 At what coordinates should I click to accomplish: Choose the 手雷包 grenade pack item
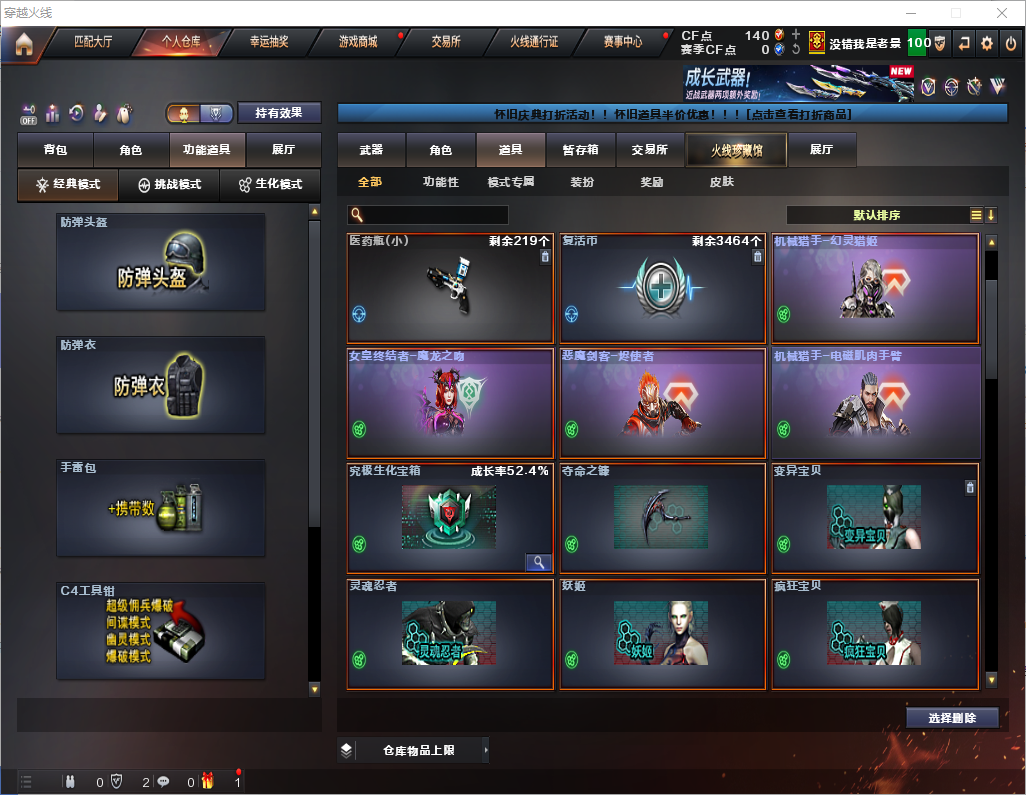pos(161,508)
